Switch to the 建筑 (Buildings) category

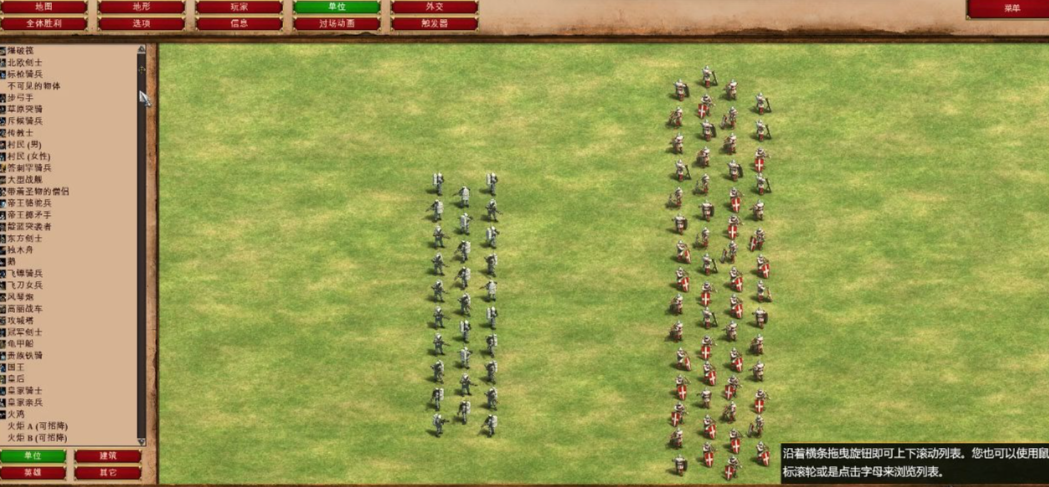point(107,456)
